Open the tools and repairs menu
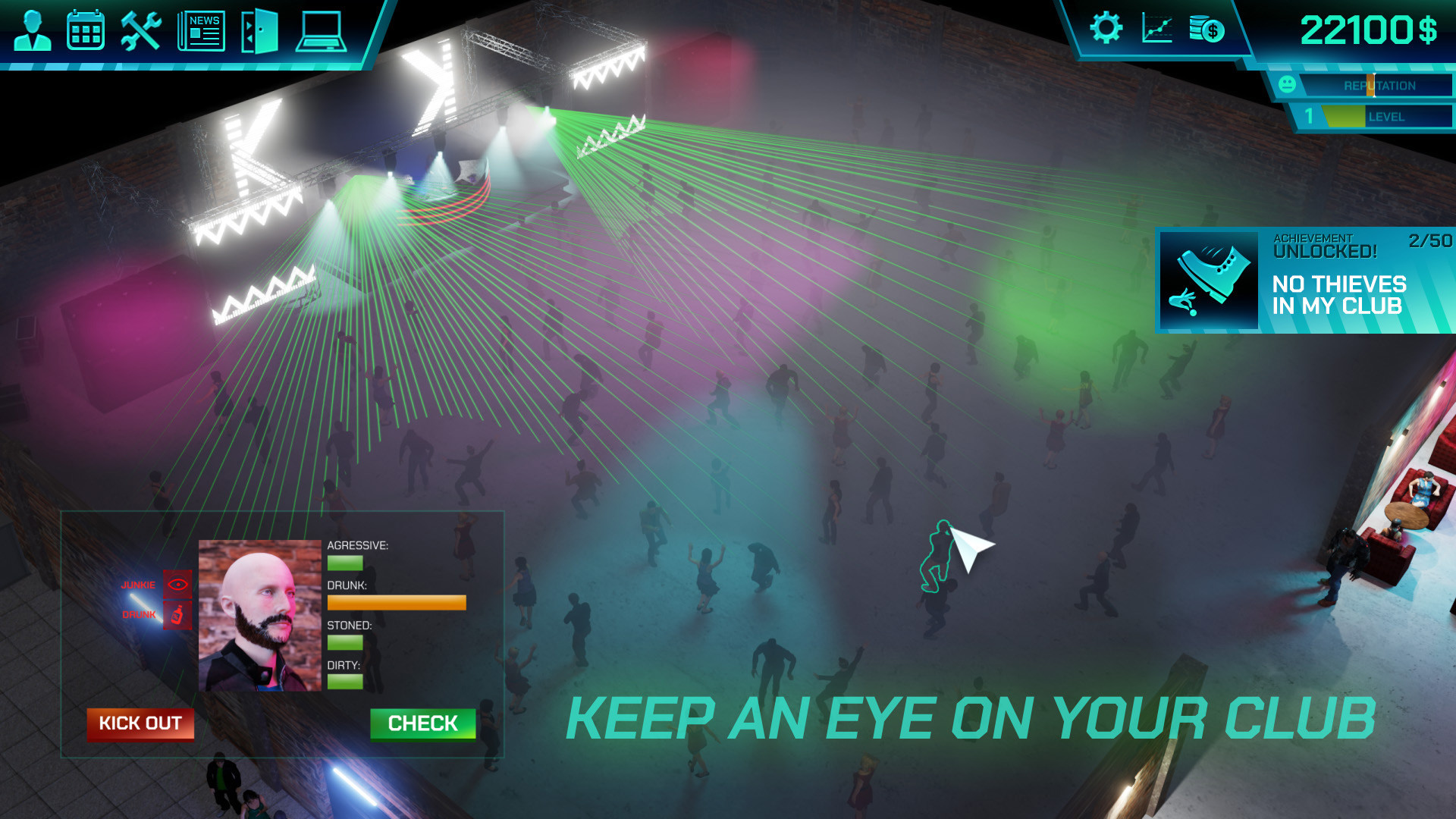This screenshot has height=819, width=1456. [140, 31]
